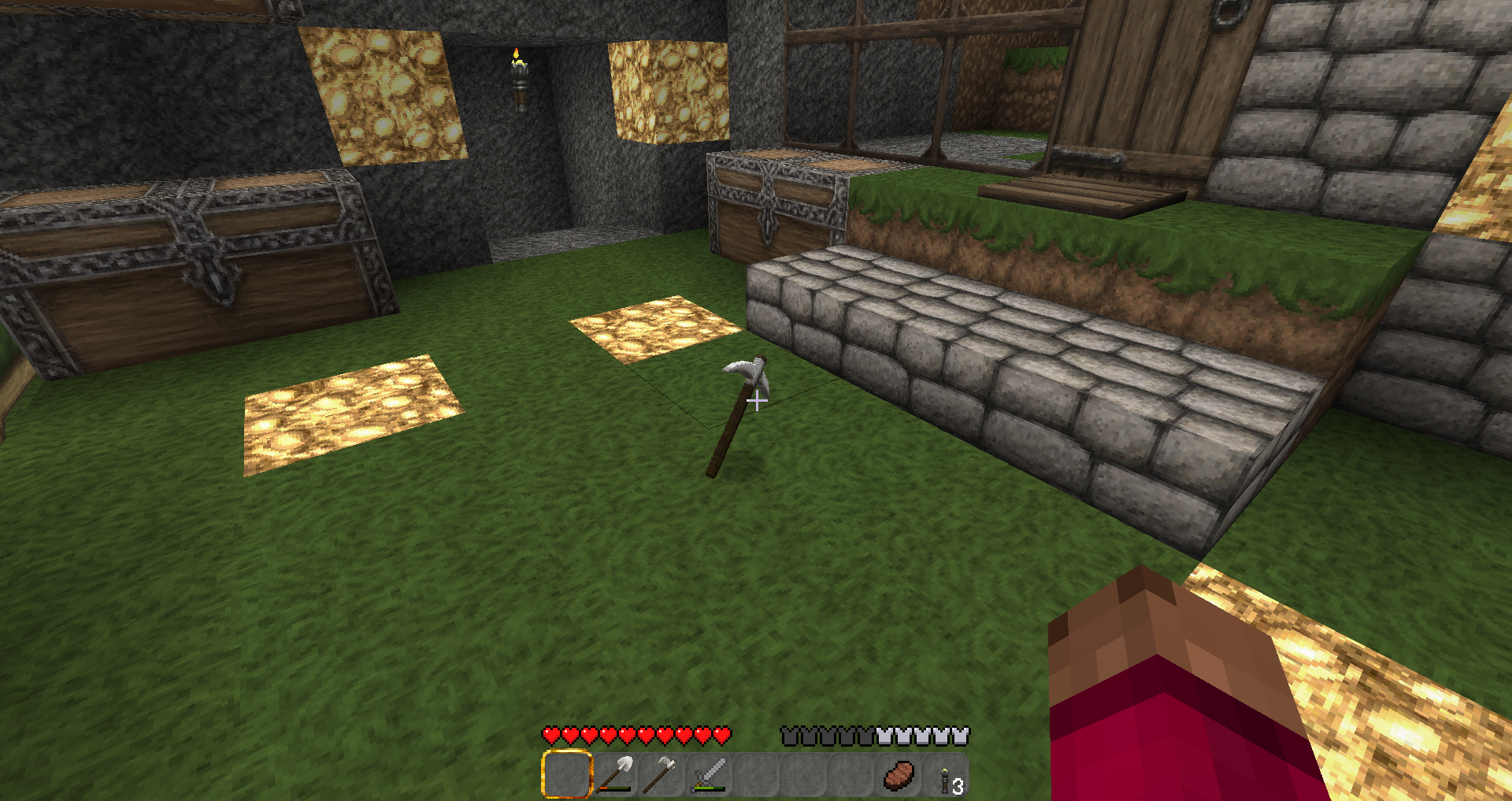Choose the iron axe in the hotbar
The image size is (1512, 801).
pyautogui.click(x=661, y=775)
